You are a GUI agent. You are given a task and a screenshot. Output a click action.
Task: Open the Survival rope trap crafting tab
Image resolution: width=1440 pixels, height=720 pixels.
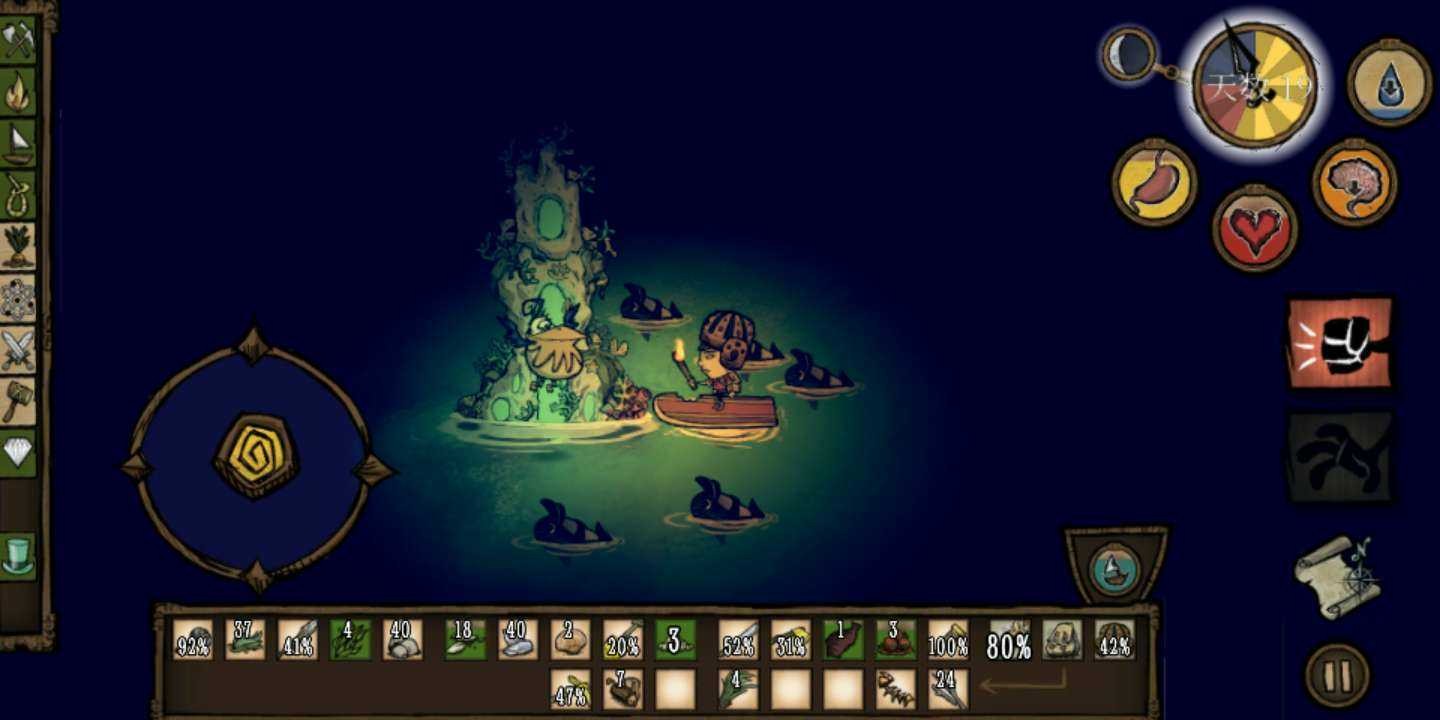(x=18, y=194)
